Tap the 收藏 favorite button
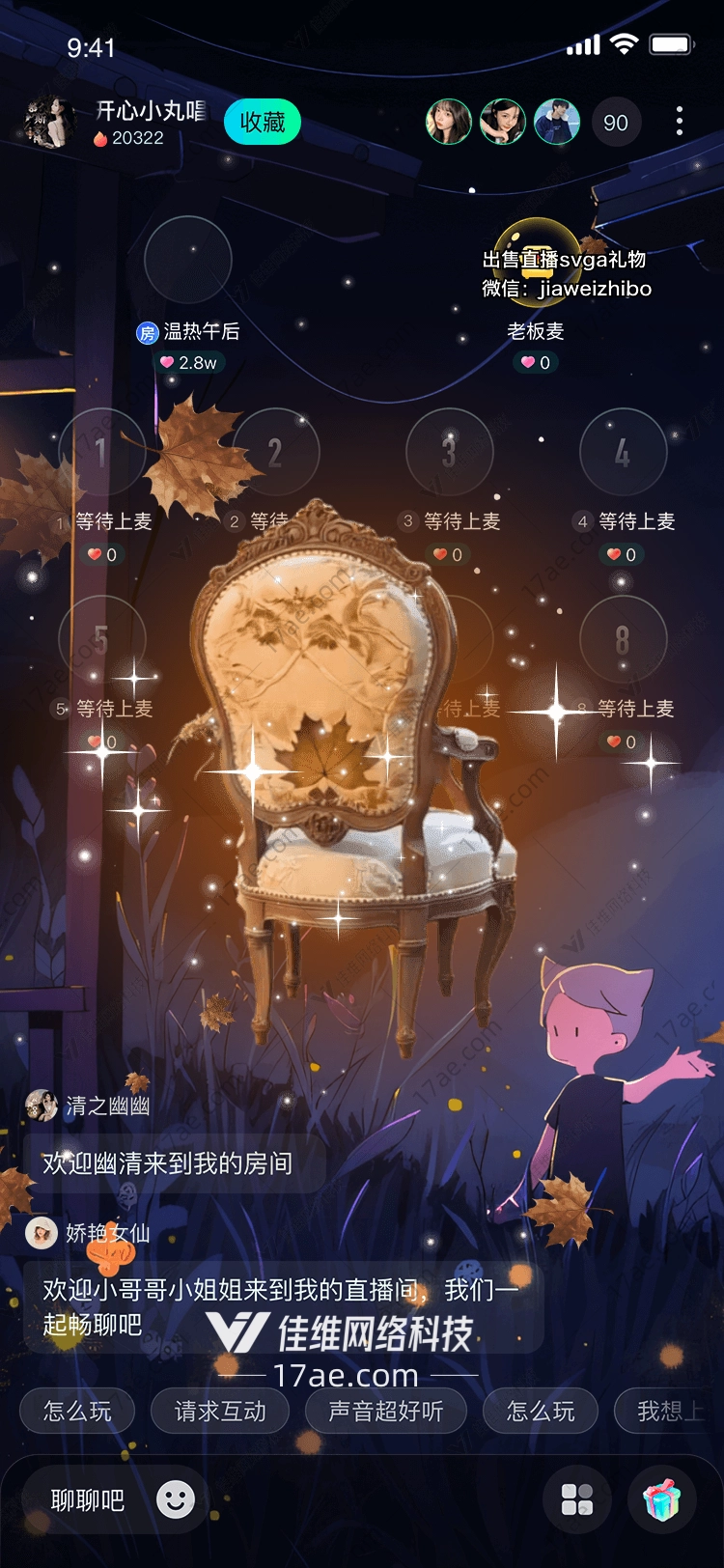The width and height of the screenshot is (724, 1568). pos(263,123)
